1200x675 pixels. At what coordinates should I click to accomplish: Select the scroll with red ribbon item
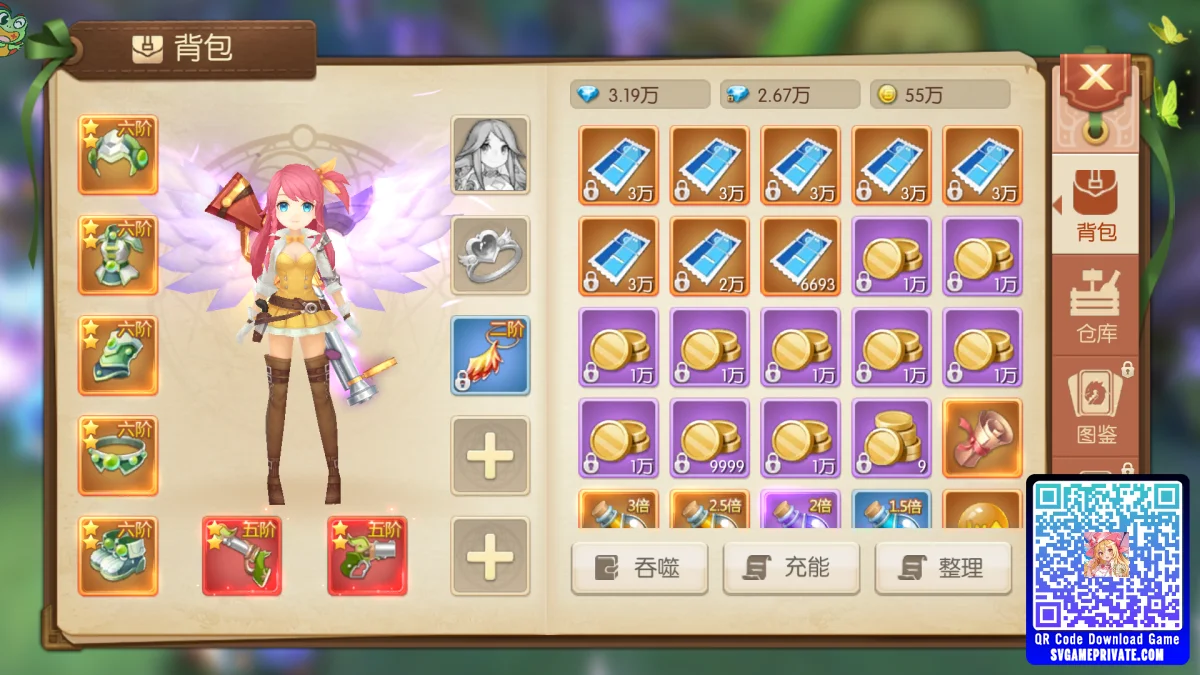(983, 438)
